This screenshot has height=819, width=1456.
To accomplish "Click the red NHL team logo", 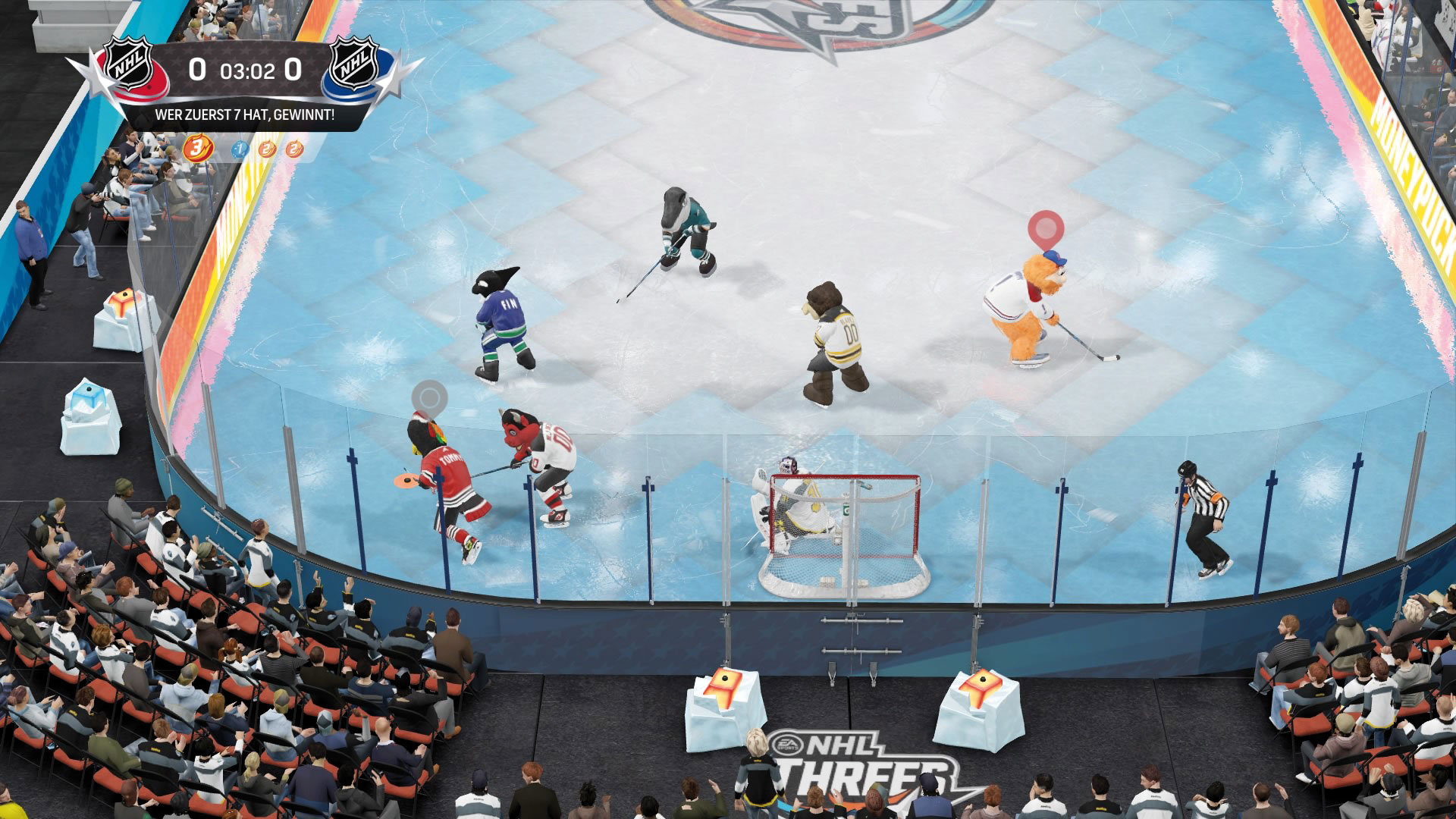I will pos(130,68).
